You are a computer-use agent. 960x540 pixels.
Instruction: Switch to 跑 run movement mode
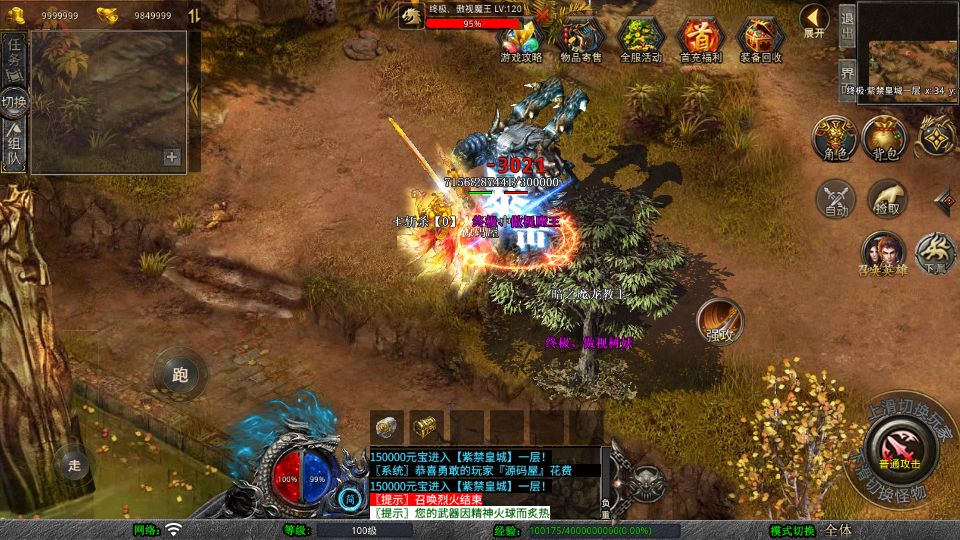(180, 375)
